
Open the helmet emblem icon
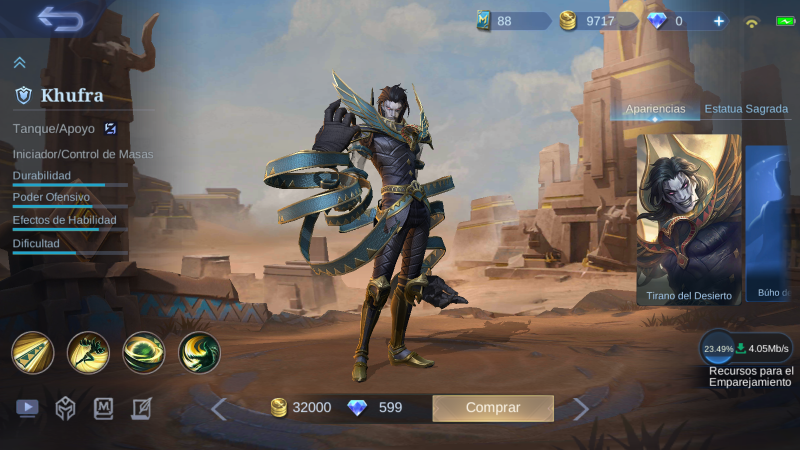pos(65,408)
